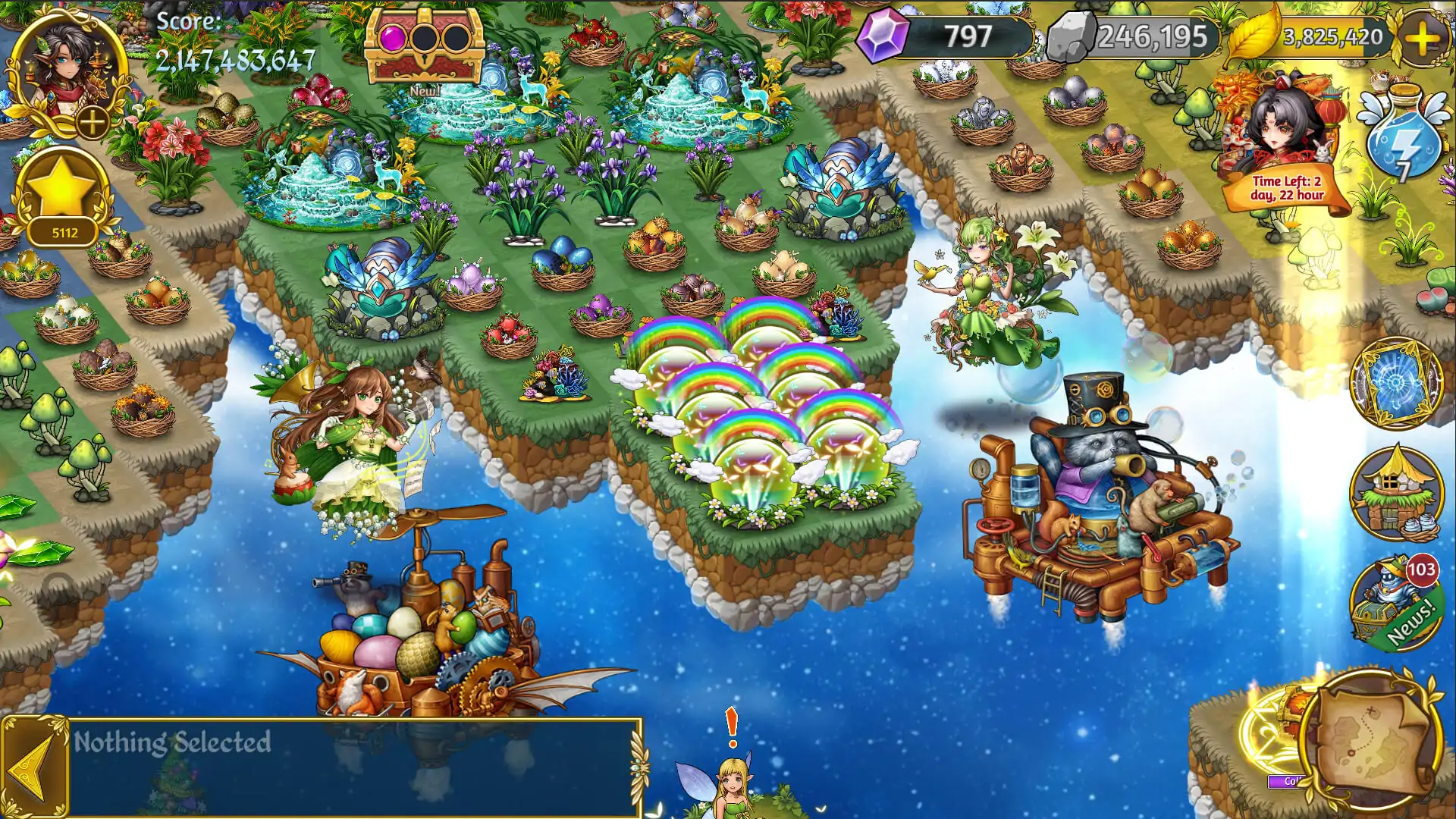Open the hut shop button

(1397, 493)
